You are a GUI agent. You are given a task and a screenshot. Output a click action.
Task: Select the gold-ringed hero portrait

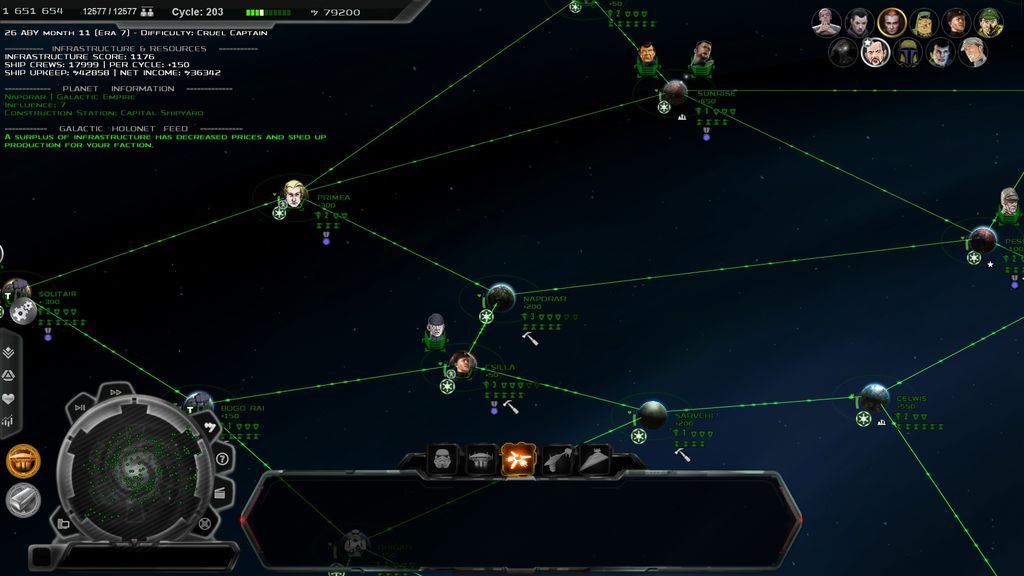pos(891,21)
